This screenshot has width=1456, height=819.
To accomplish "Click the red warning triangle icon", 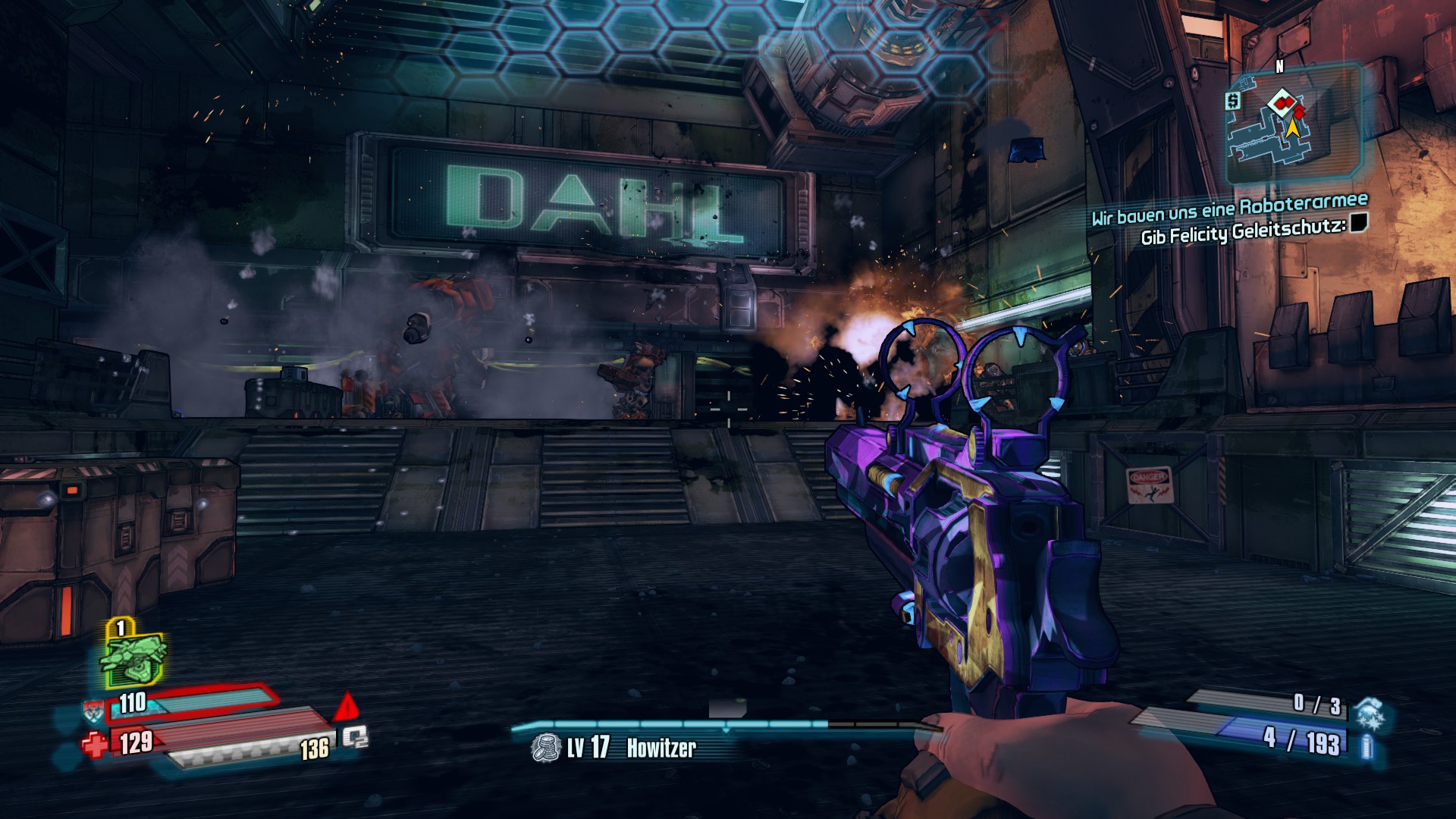I will [x=347, y=707].
